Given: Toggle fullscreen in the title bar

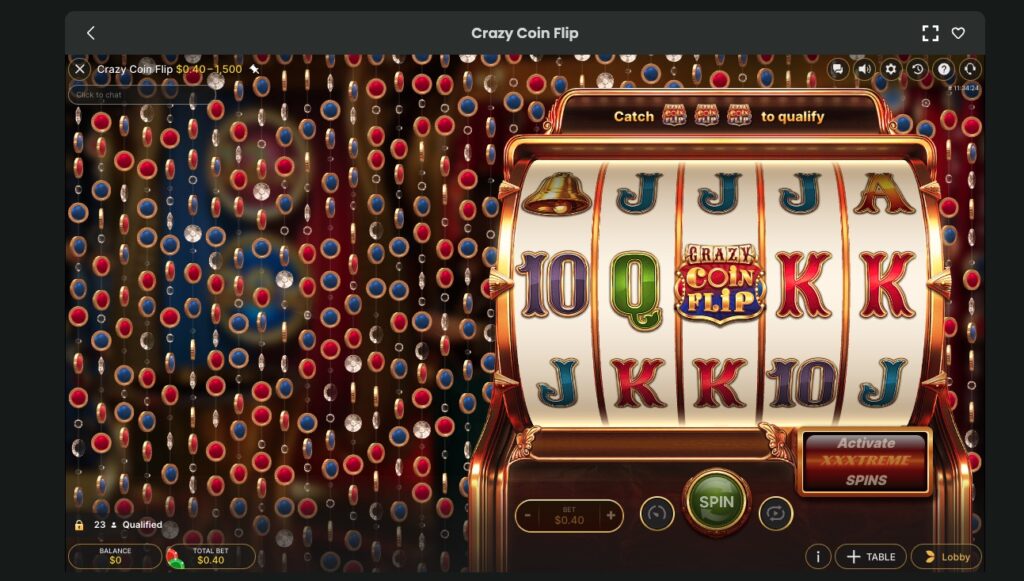Looking at the screenshot, I should click(930, 33).
